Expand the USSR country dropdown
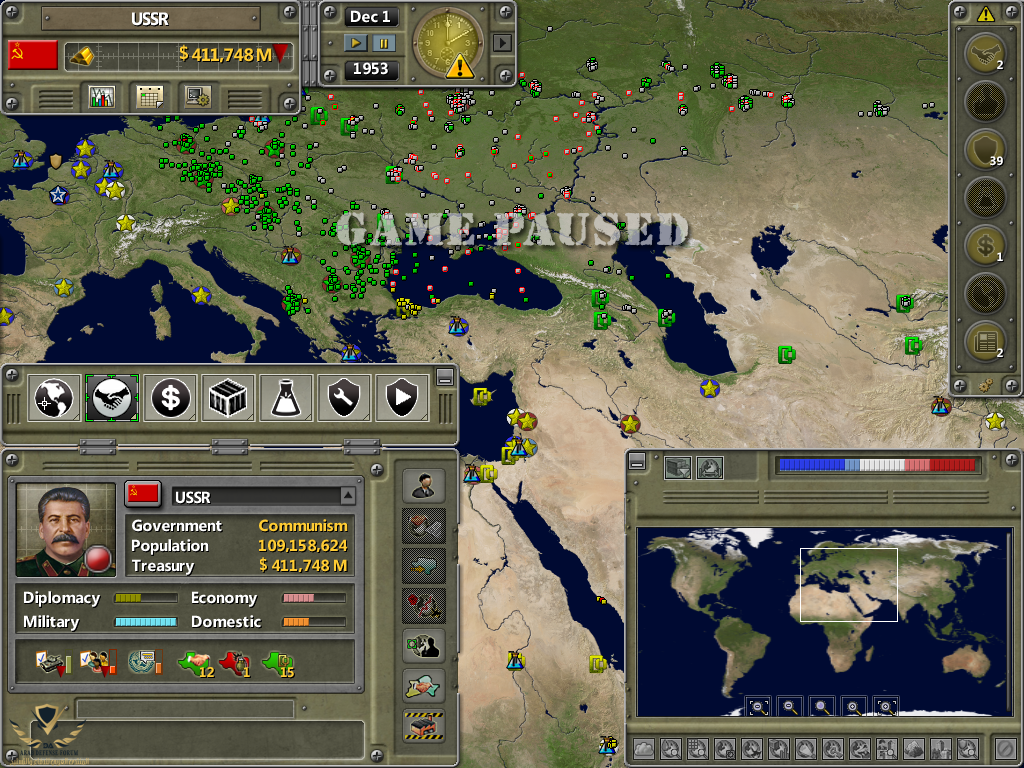 (x=347, y=496)
